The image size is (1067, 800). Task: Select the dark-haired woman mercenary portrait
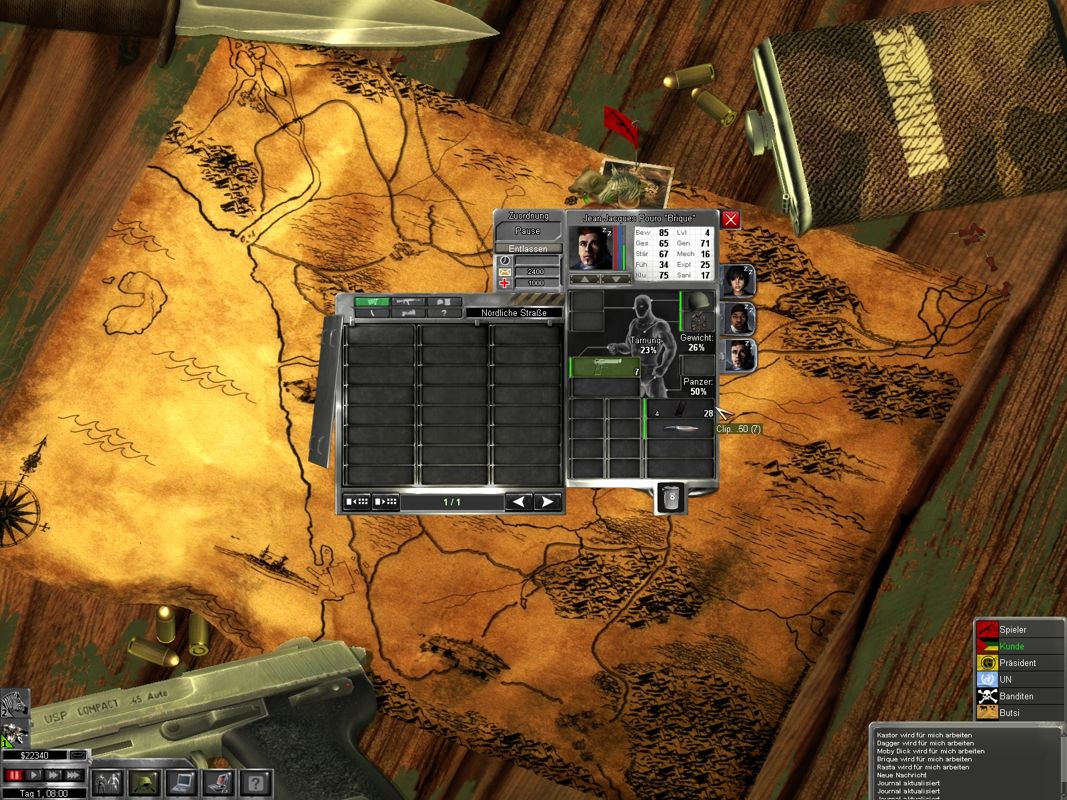point(738,282)
